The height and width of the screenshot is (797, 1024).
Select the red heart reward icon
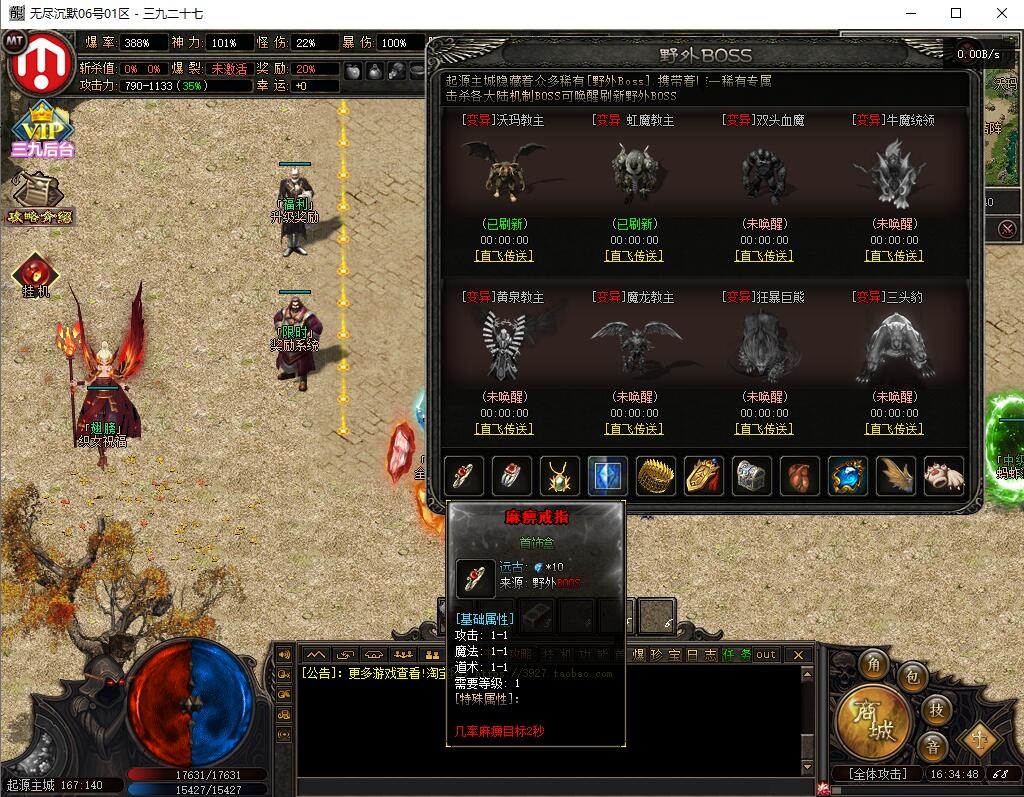pyautogui.click(x=800, y=476)
